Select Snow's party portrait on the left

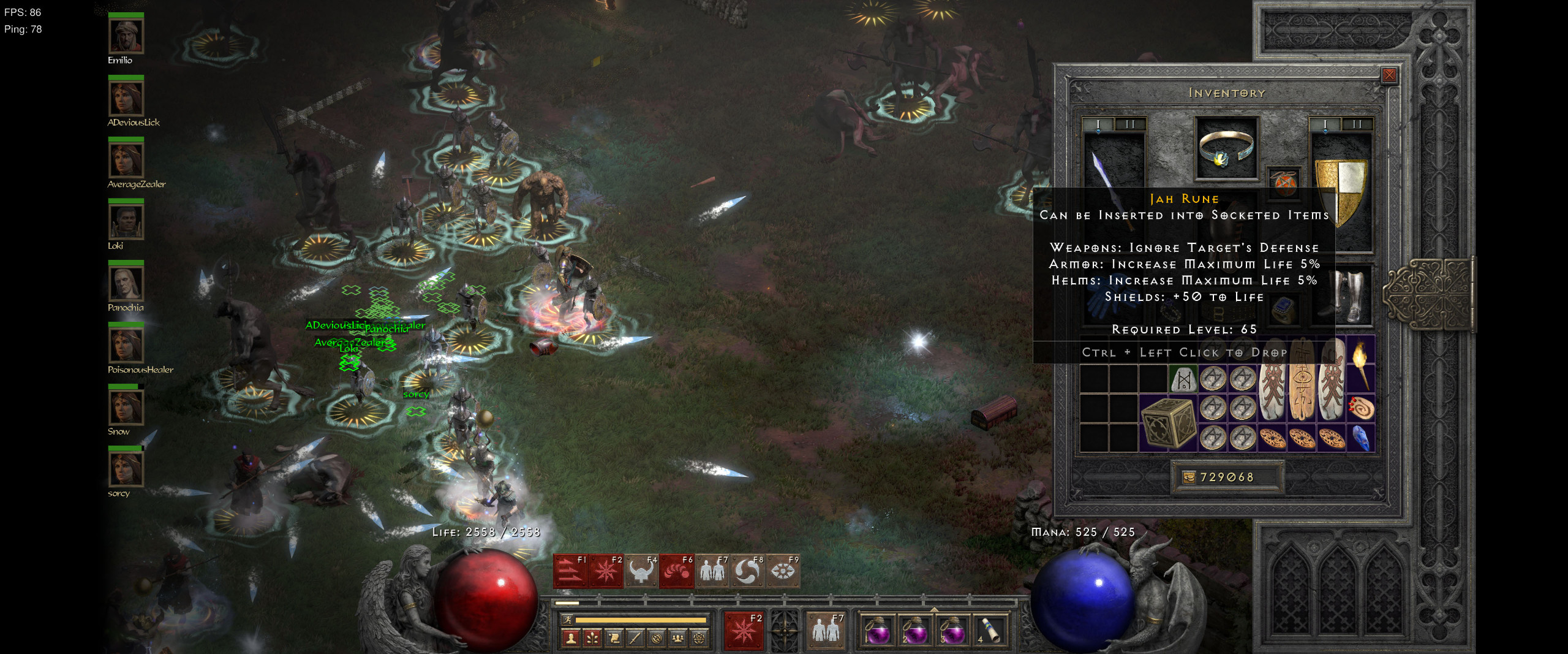pyautogui.click(x=126, y=408)
